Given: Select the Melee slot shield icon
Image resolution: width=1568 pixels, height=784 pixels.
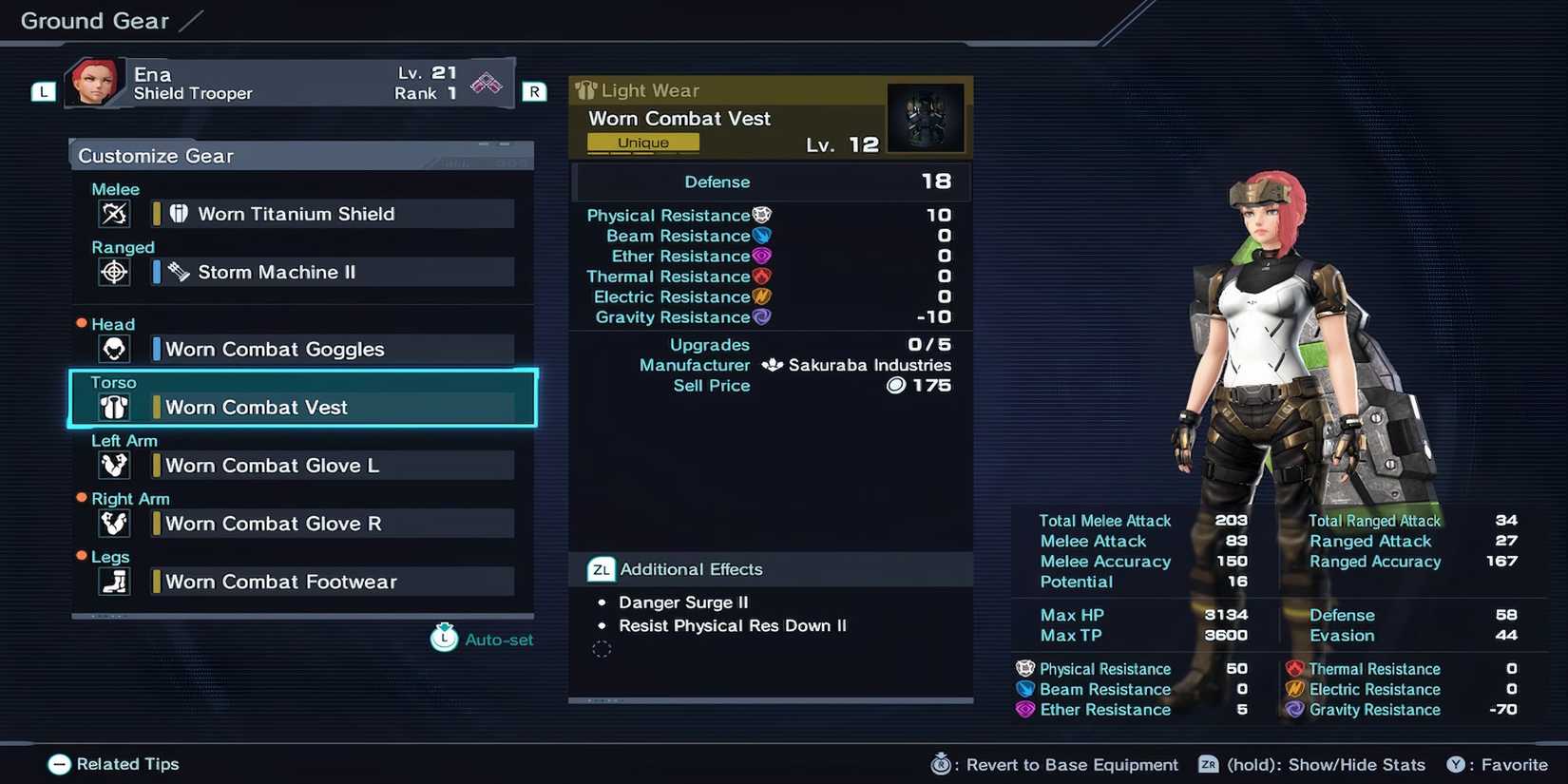Looking at the screenshot, I should (x=114, y=214).
